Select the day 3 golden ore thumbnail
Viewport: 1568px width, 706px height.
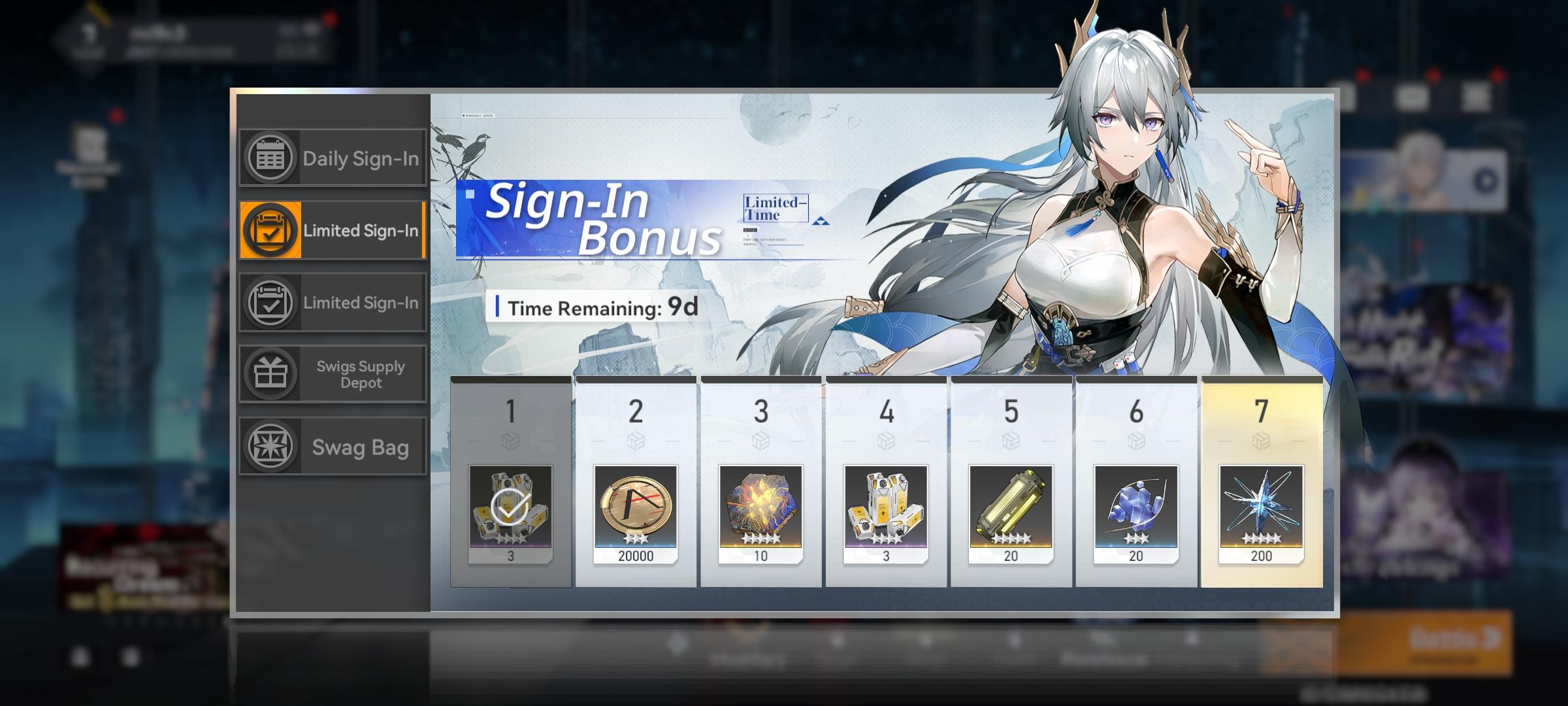coord(760,512)
